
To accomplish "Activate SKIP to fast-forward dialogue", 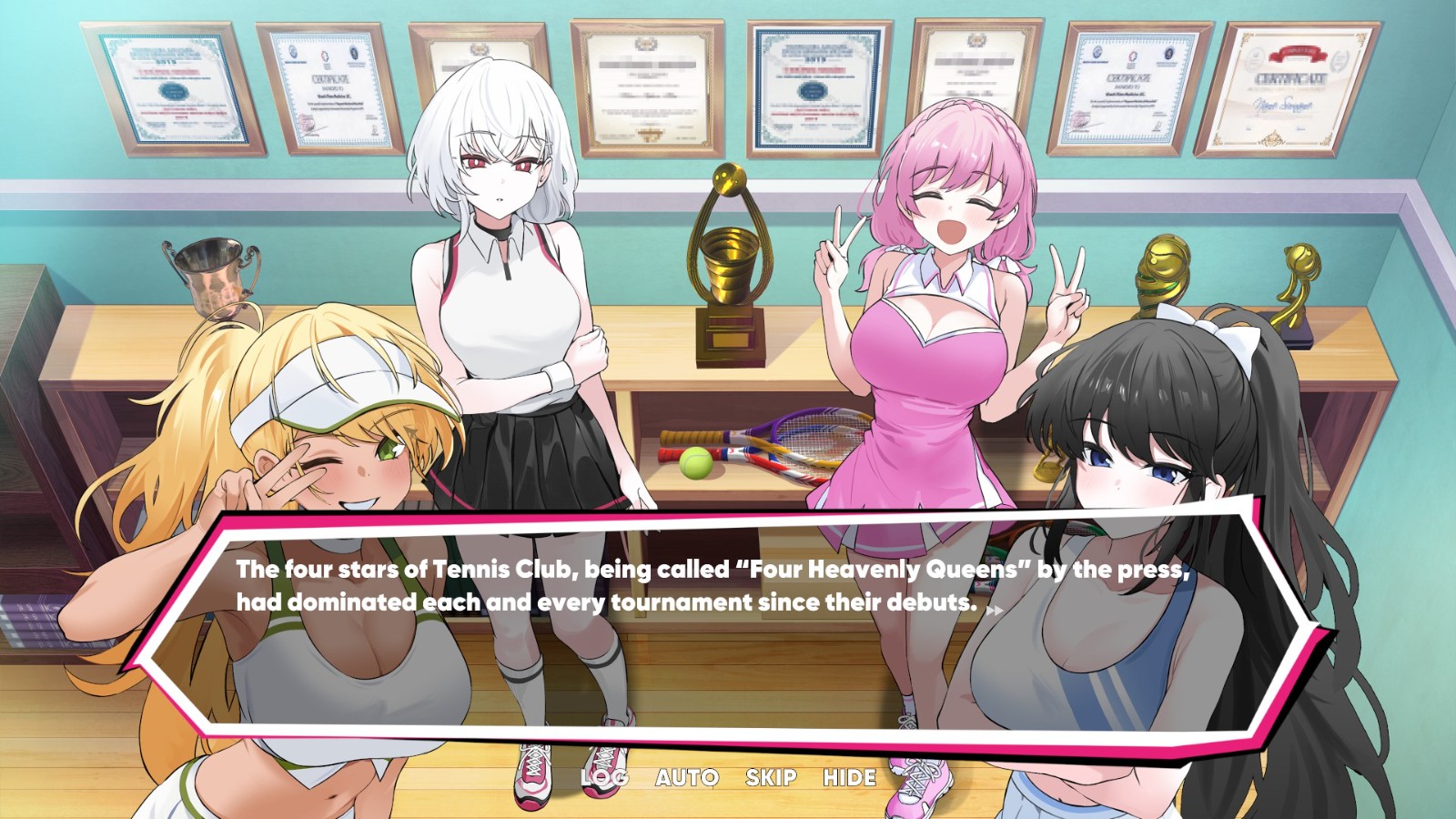I will pyautogui.click(x=771, y=778).
